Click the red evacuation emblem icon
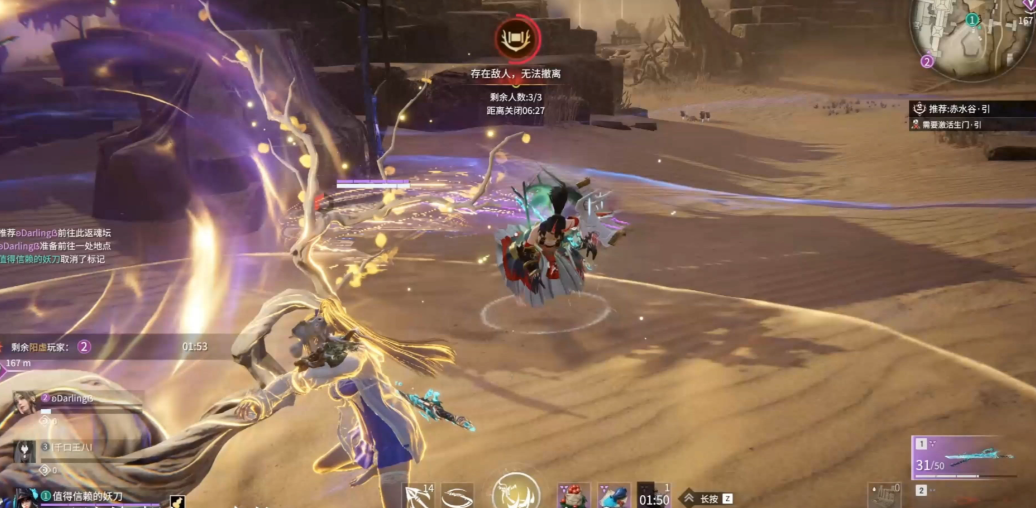 pos(518,40)
